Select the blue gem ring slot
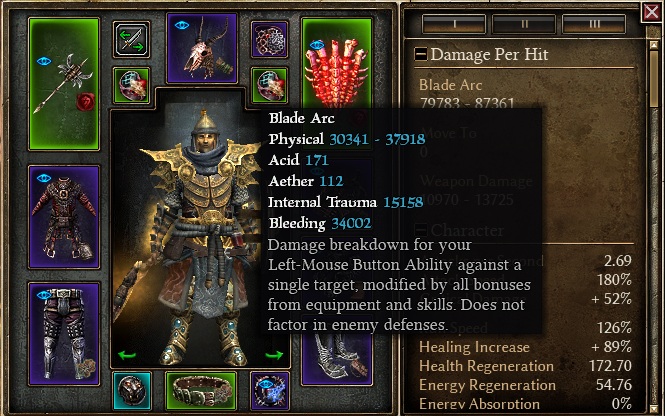Viewport: 665px width, 416px height. (x=266, y=389)
